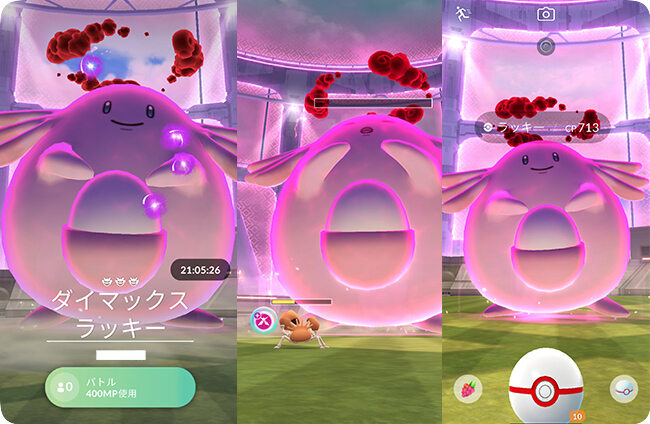Tap the running figure flee icon

461,14
